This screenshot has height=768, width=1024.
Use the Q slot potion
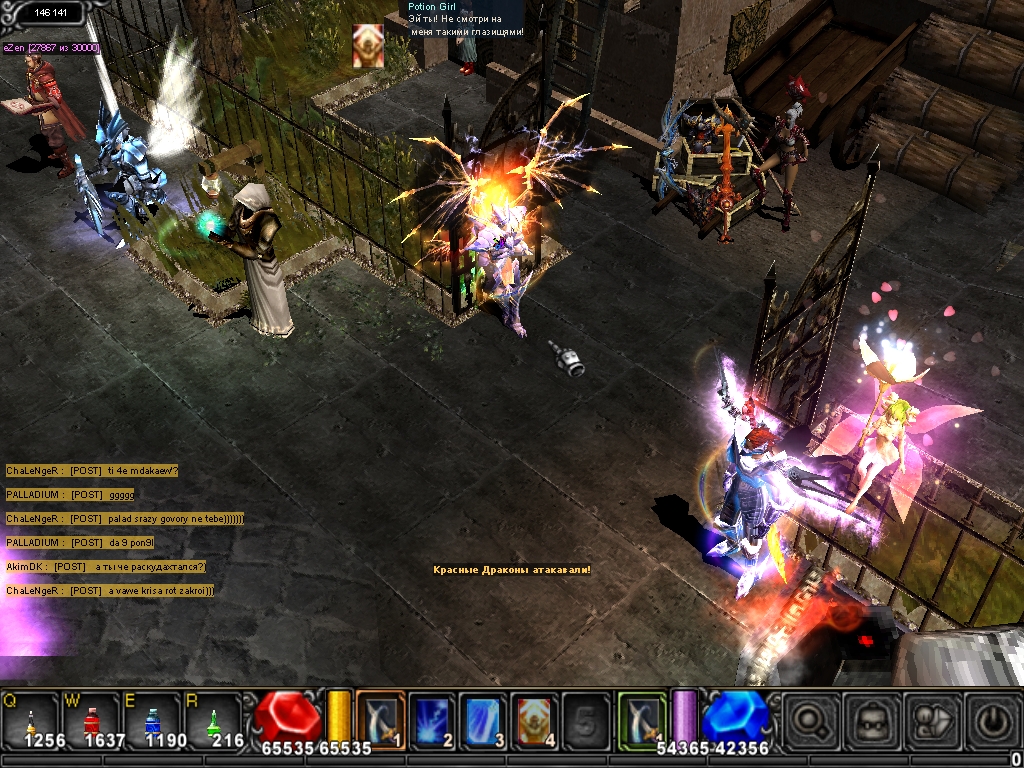[30, 720]
